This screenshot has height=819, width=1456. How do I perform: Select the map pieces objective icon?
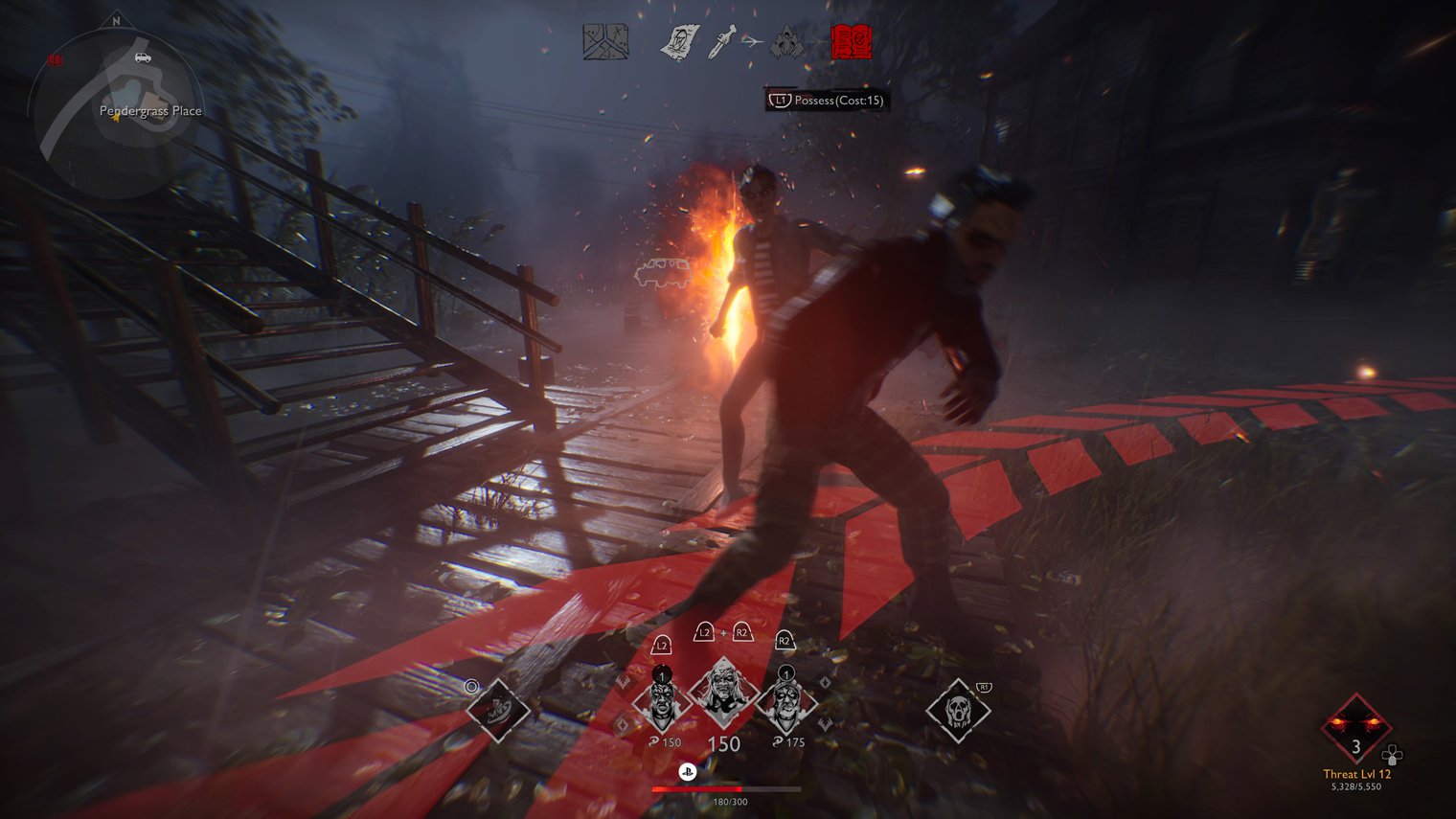click(605, 42)
